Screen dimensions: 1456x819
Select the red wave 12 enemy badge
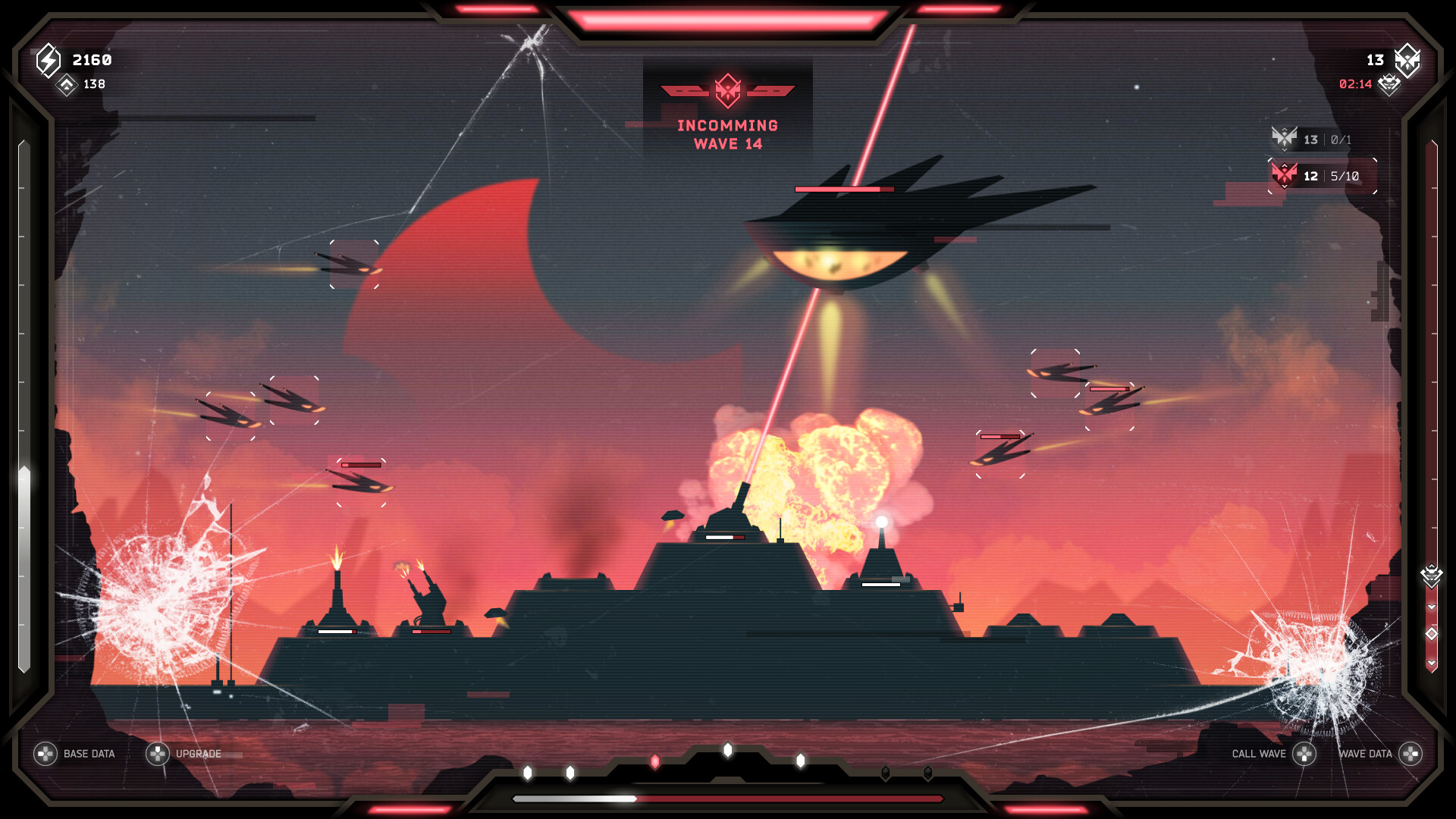pos(1285,176)
